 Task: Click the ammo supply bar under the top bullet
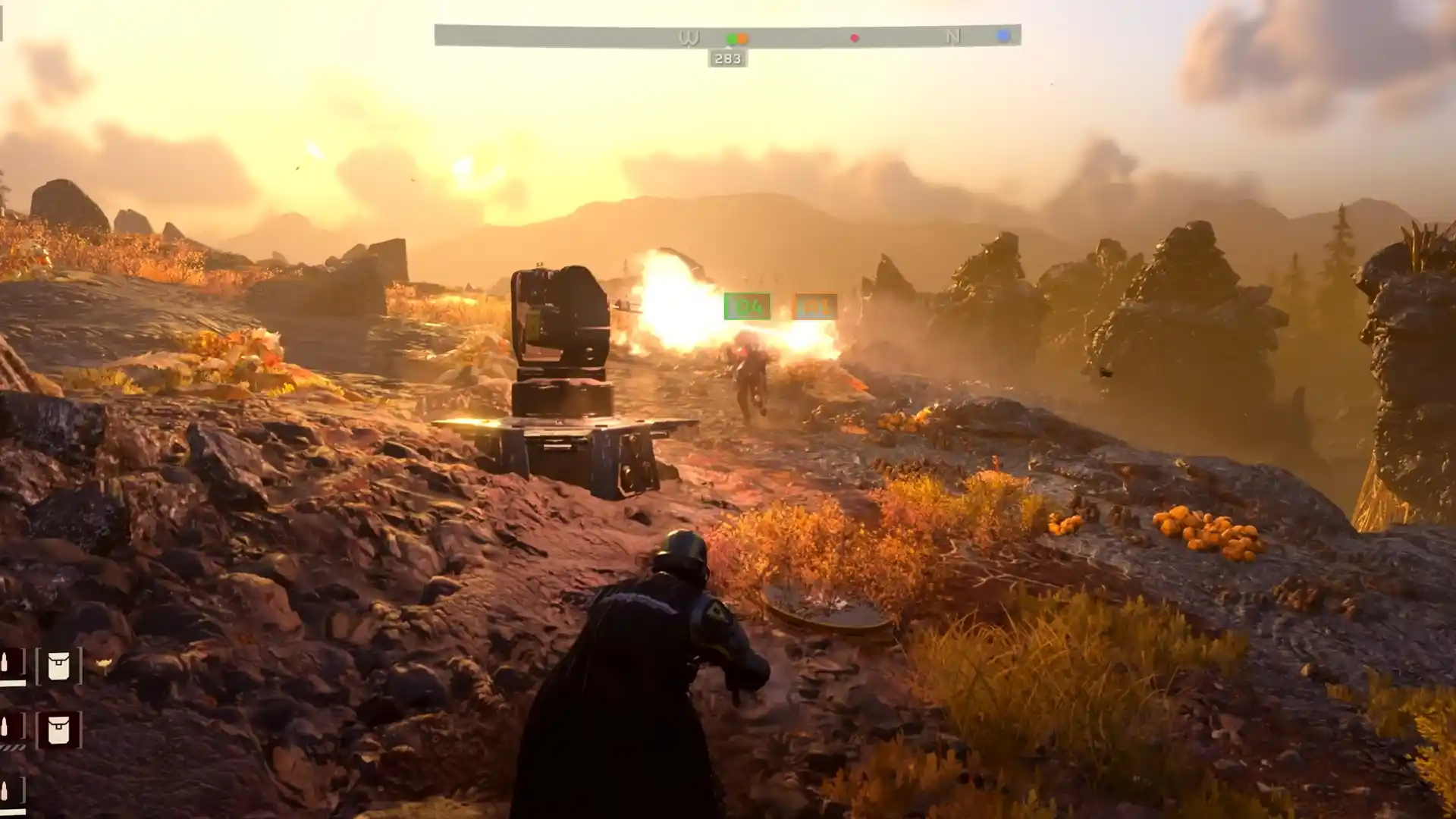pos(14,682)
